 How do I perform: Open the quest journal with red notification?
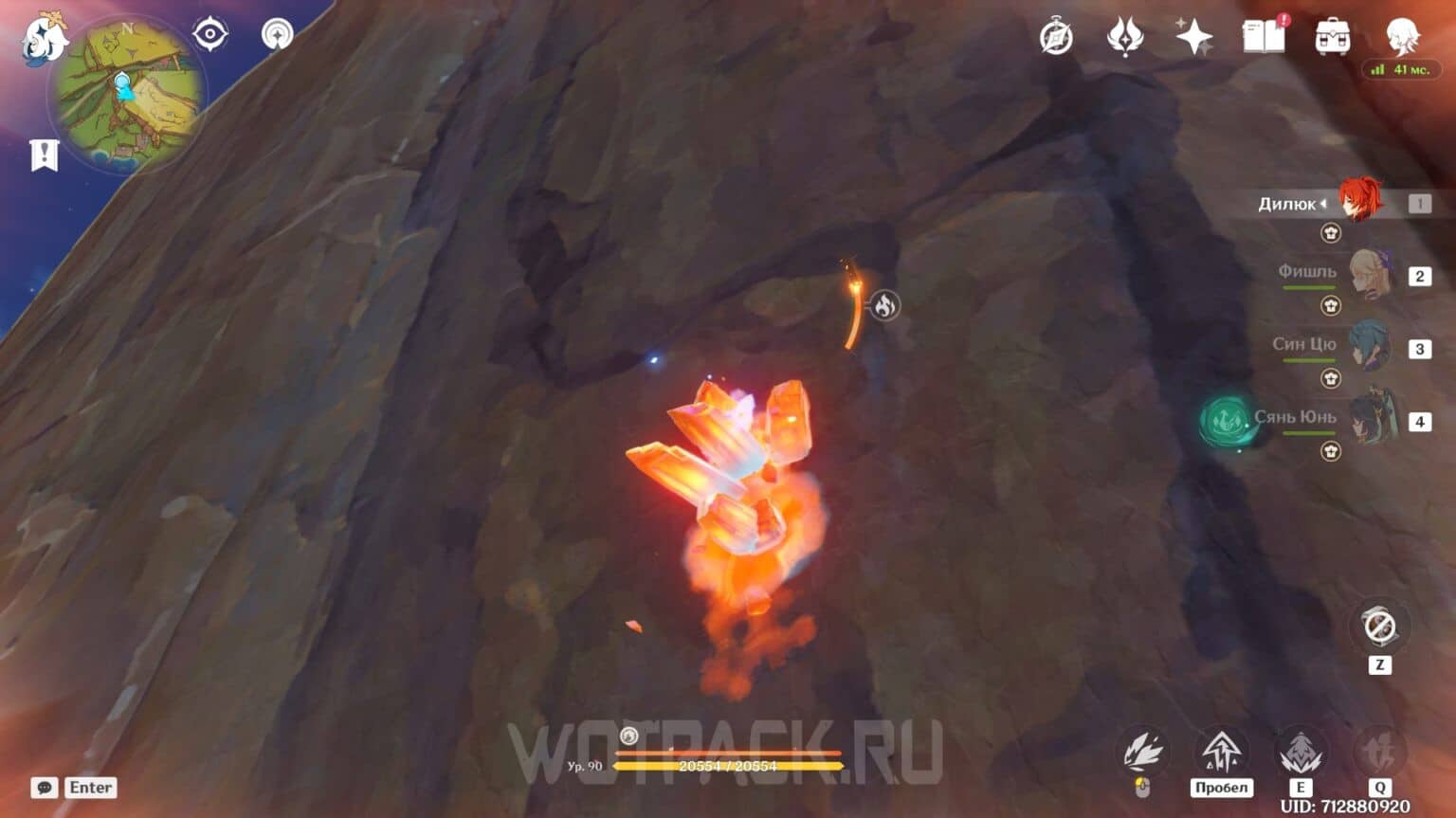1264,38
